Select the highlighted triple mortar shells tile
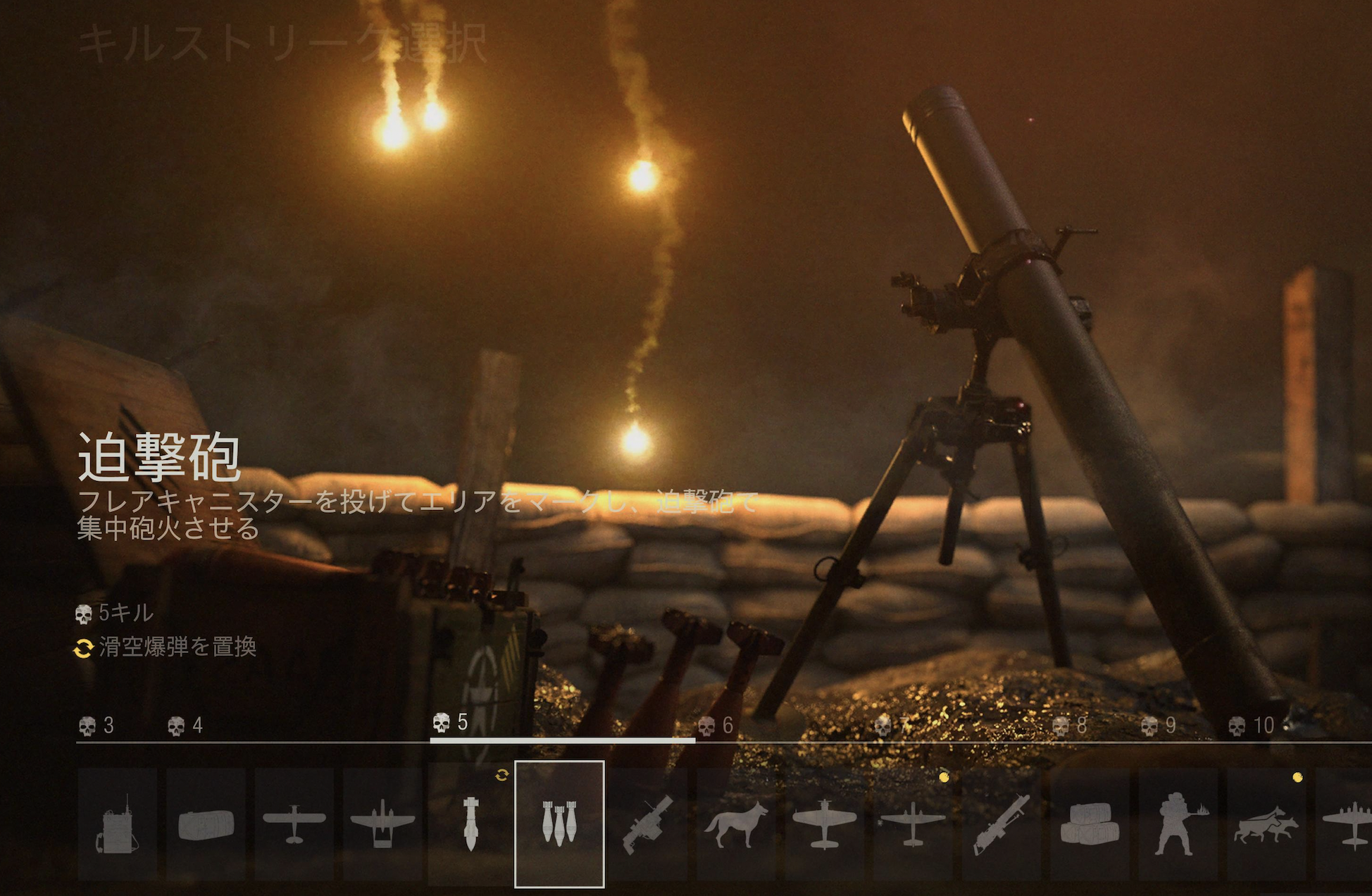Image resolution: width=1372 pixels, height=896 pixels. [560, 824]
